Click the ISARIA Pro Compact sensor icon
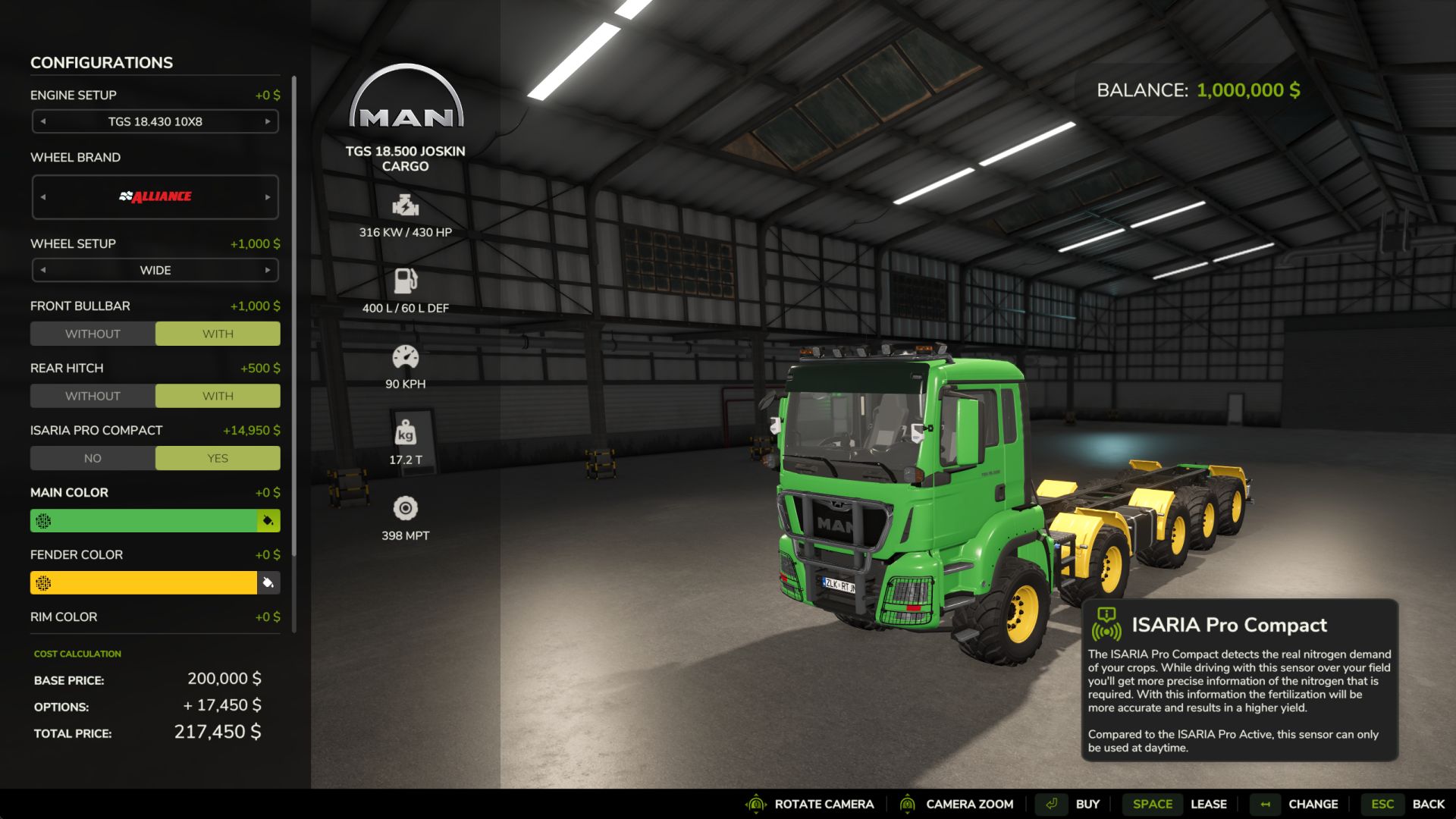Screen dimensions: 1456x819 click(x=1109, y=625)
